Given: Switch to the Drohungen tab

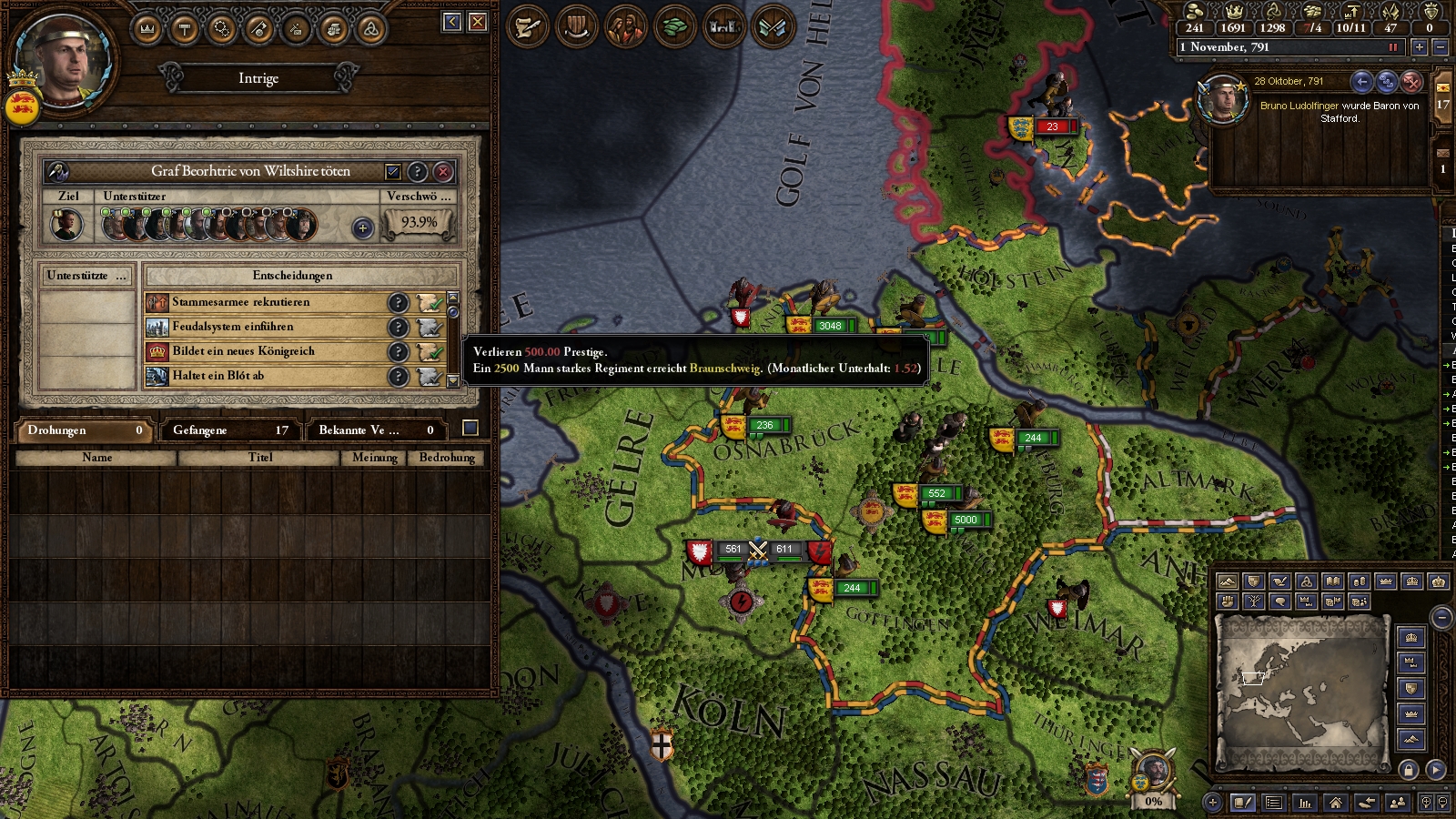Looking at the screenshot, I should click(x=82, y=430).
